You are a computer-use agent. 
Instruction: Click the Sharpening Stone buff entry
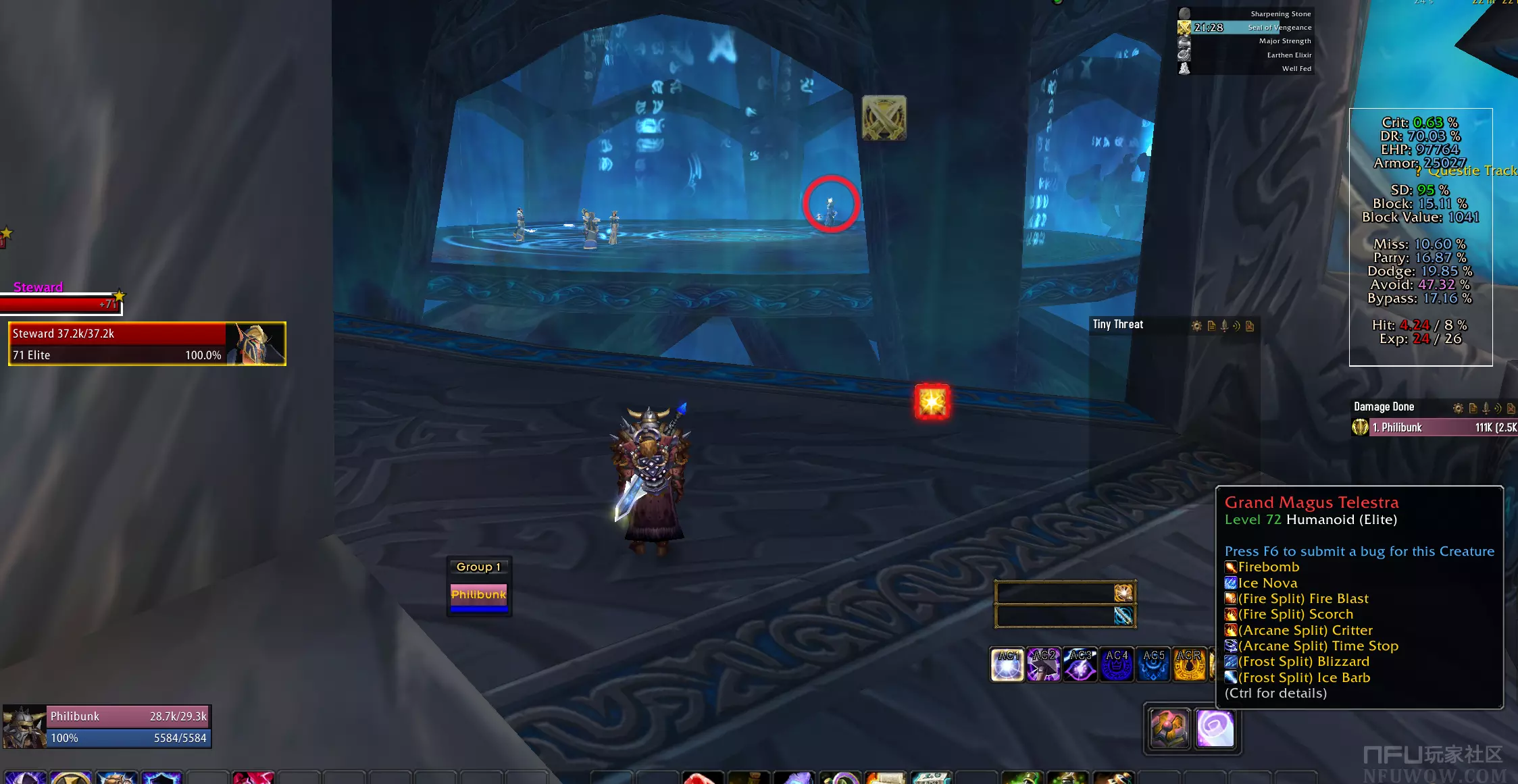tap(1246, 14)
